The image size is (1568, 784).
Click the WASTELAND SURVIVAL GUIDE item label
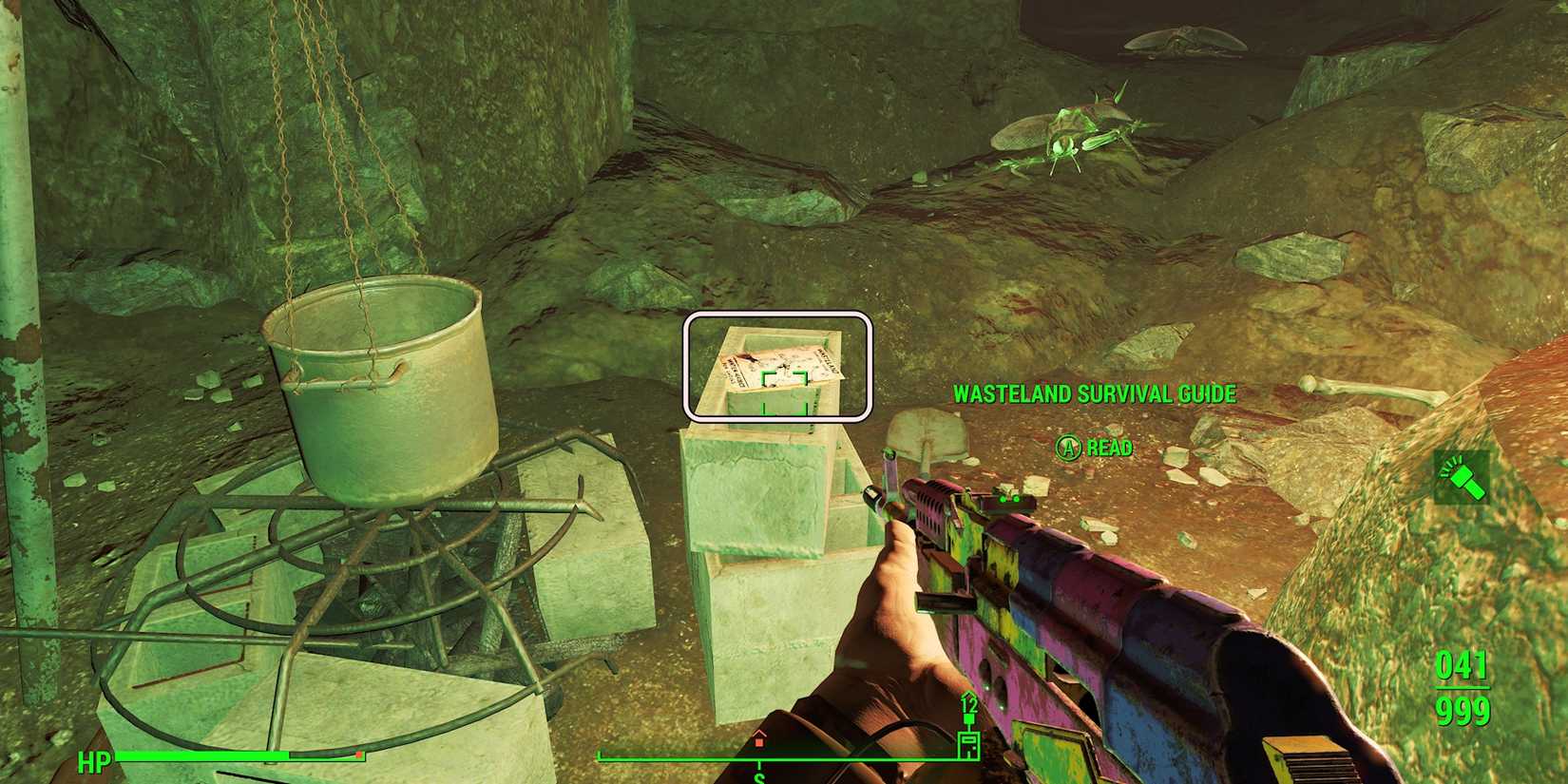click(x=1093, y=392)
